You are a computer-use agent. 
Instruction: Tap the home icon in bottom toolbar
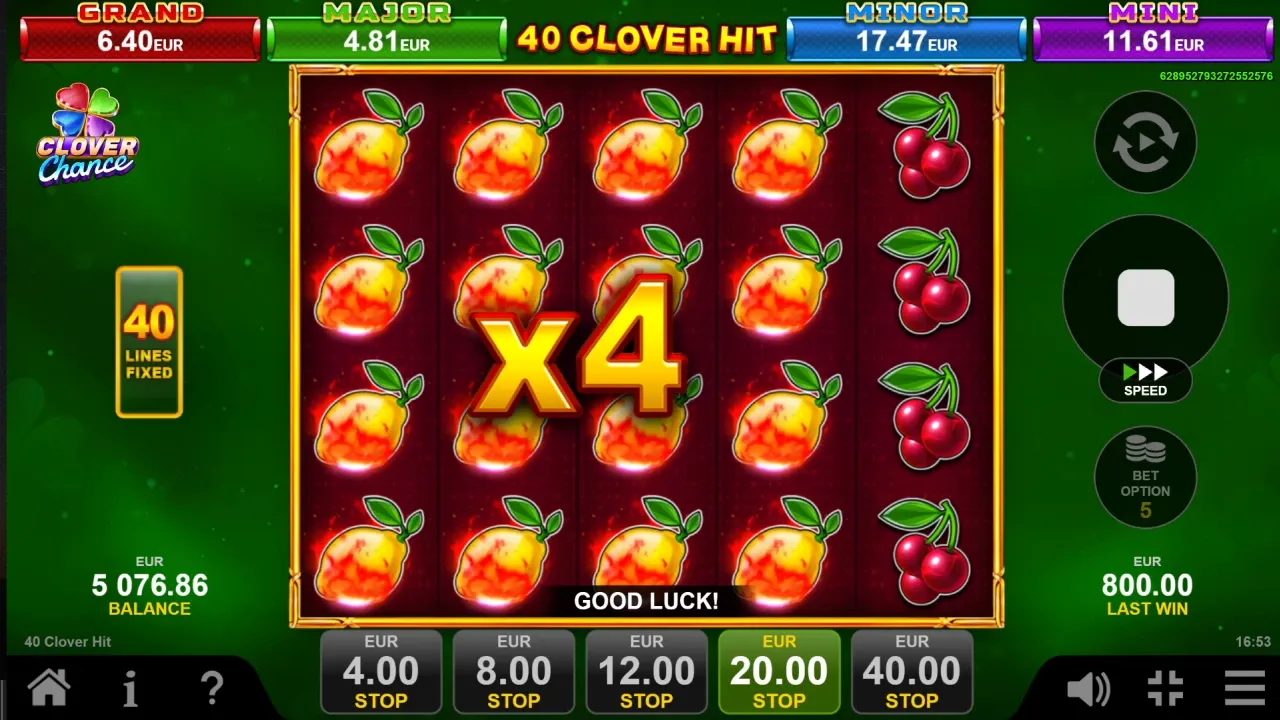[x=48, y=688]
